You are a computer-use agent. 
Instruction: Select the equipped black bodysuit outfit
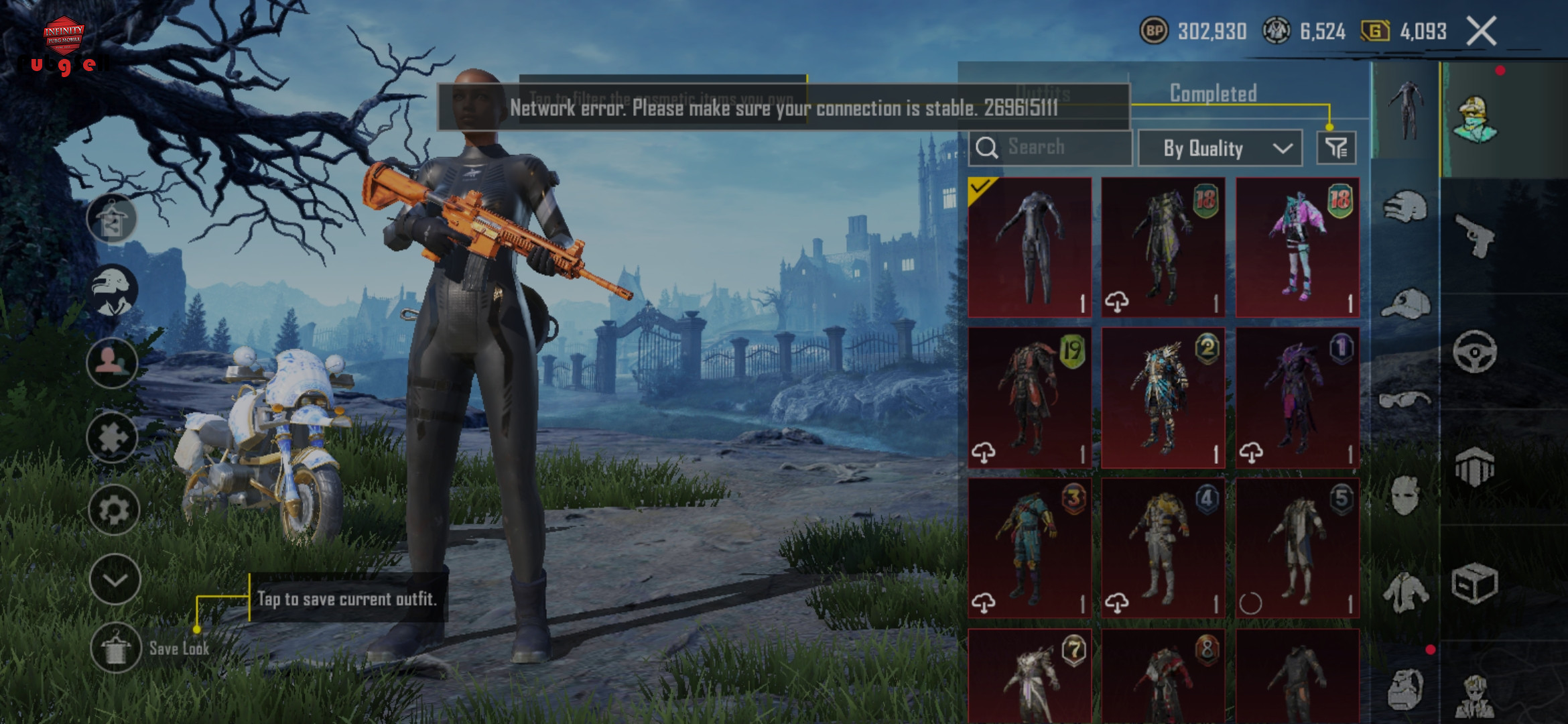pos(1030,247)
